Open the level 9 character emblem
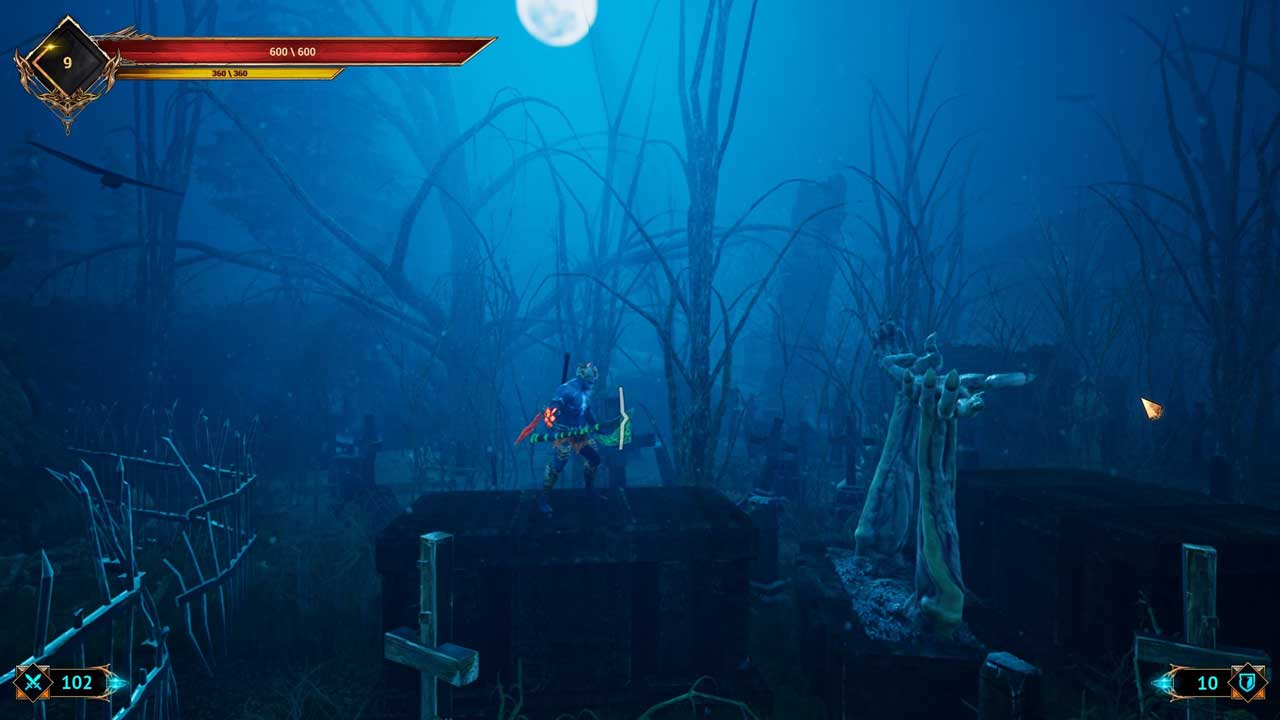This screenshot has height=720, width=1280. coord(67,63)
